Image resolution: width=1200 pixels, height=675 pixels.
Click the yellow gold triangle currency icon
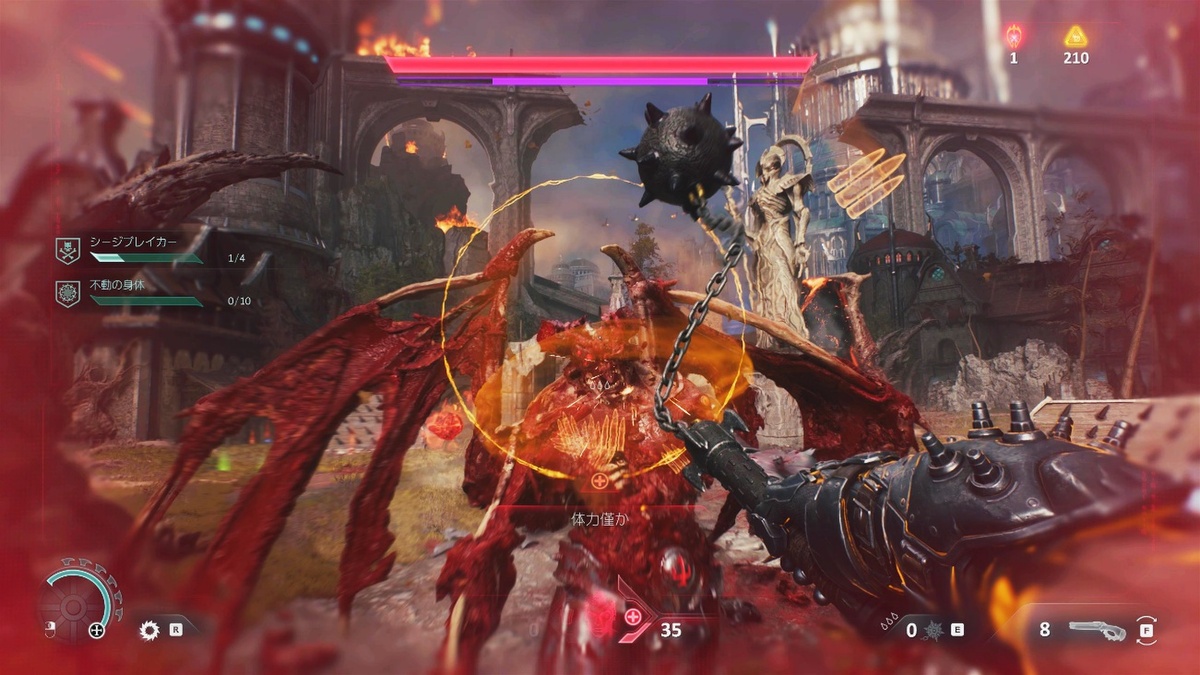1075,37
